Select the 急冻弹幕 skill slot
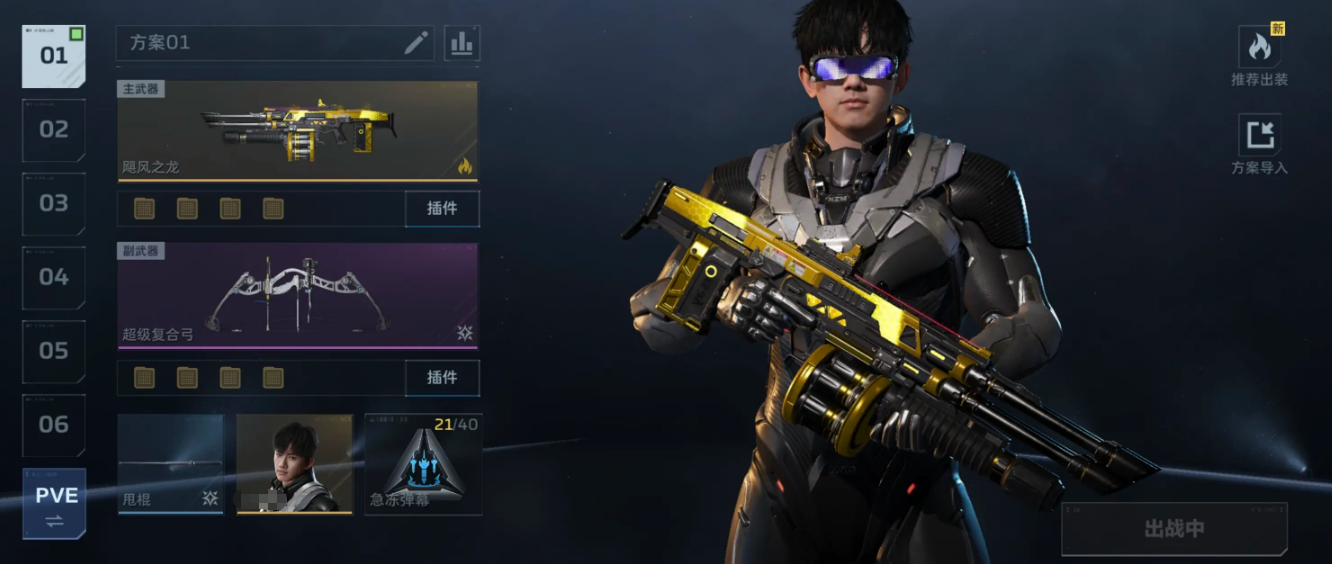This screenshot has height=564, width=1332. [x=423, y=464]
